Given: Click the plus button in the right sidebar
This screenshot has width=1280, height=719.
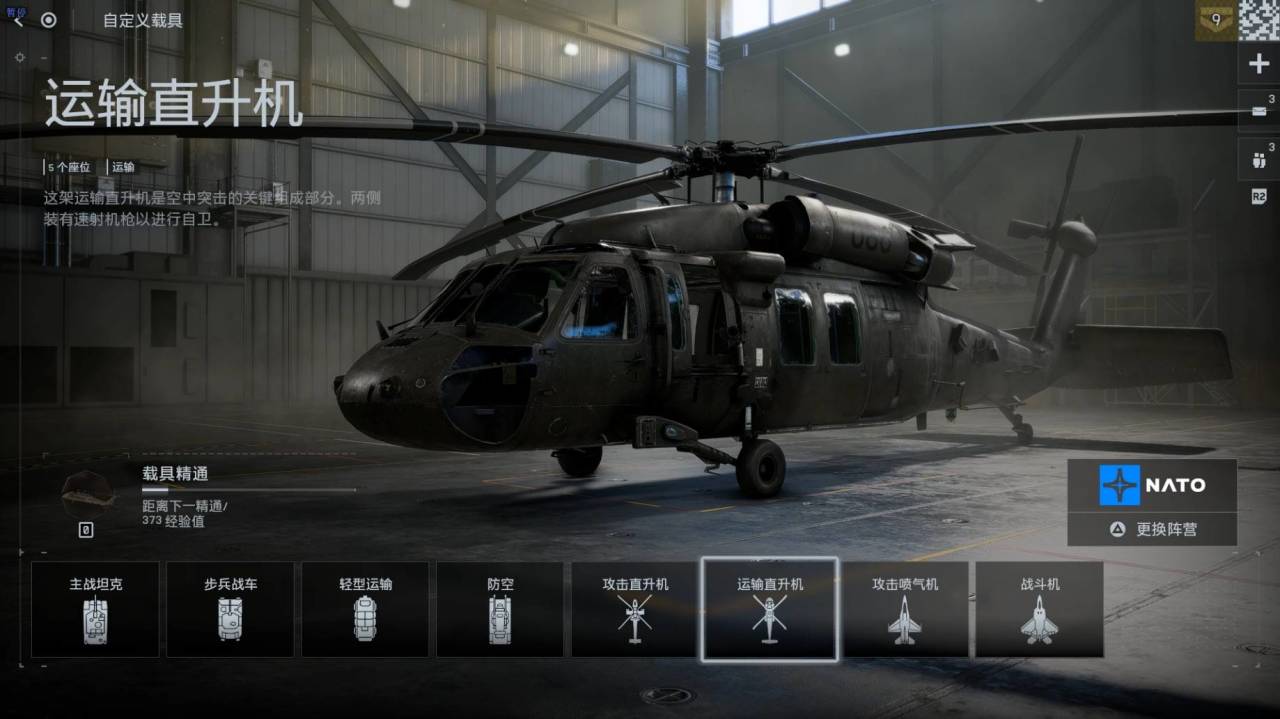Looking at the screenshot, I should pos(1258,65).
